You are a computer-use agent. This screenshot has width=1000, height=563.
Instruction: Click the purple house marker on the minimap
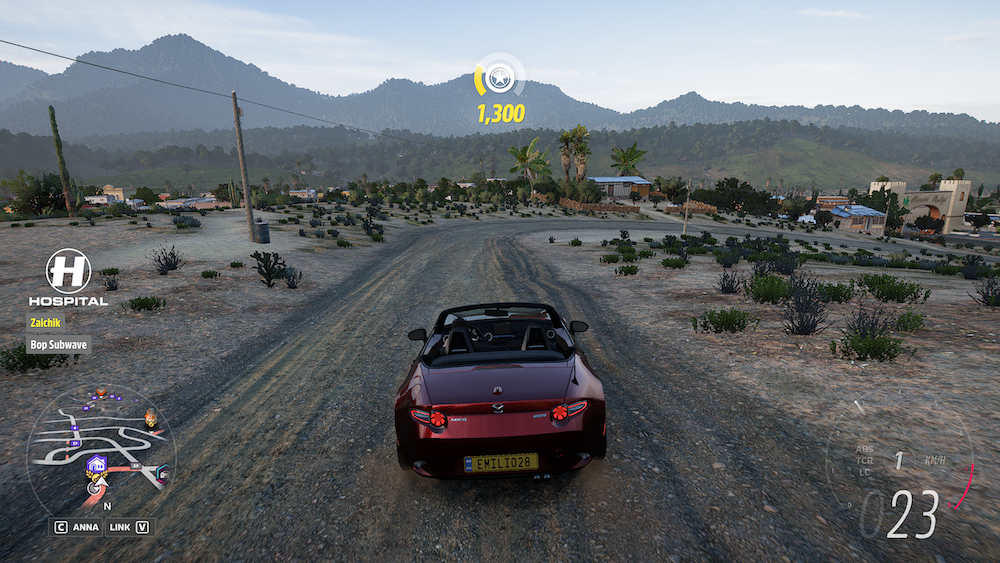[x=97, y=464]
